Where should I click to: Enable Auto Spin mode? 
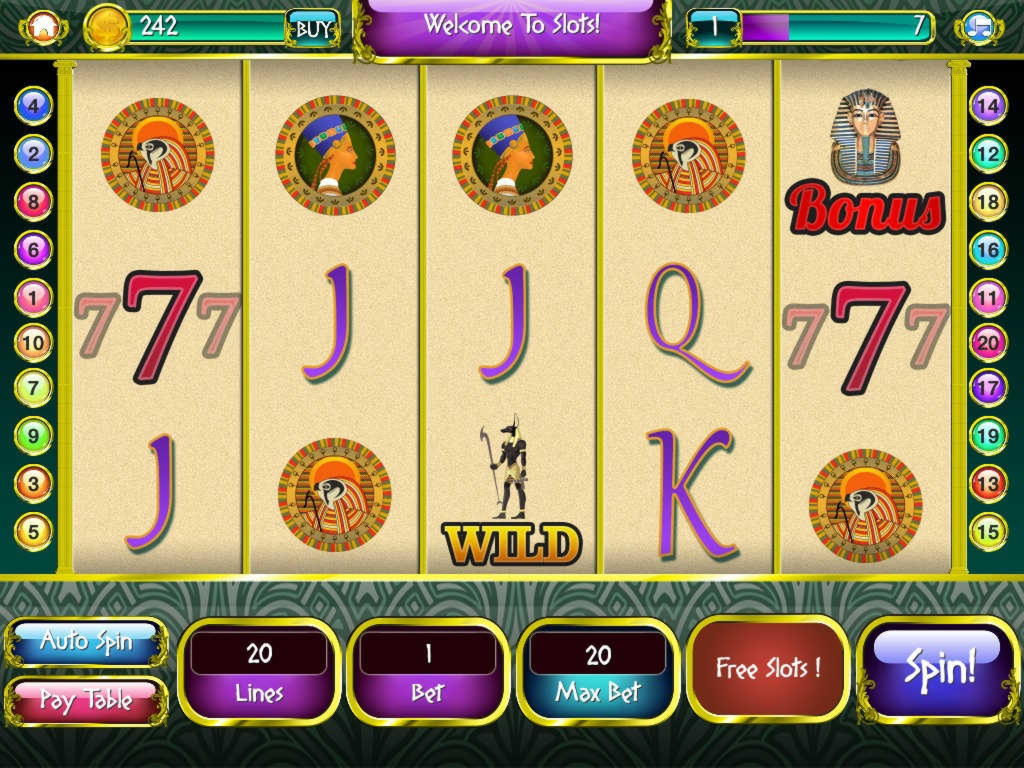(86, 641)
